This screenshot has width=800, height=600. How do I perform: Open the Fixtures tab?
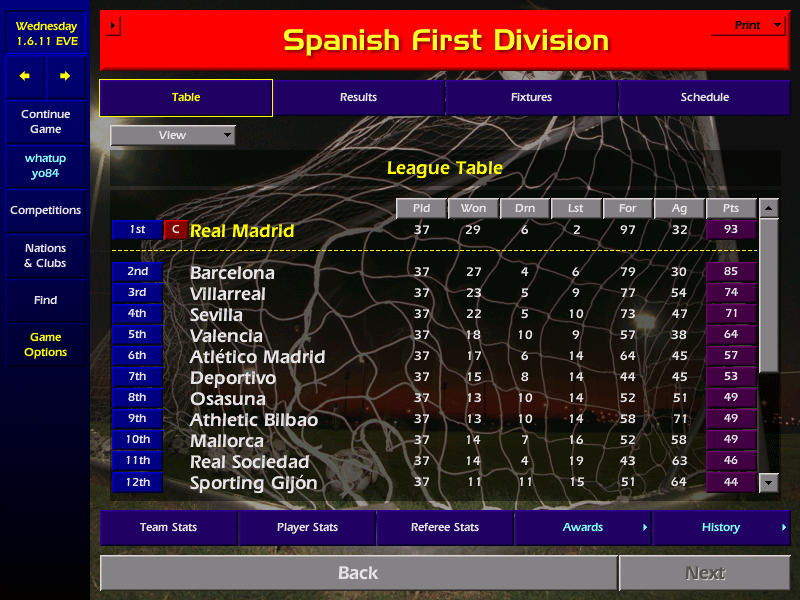click(x=531, y=98)
